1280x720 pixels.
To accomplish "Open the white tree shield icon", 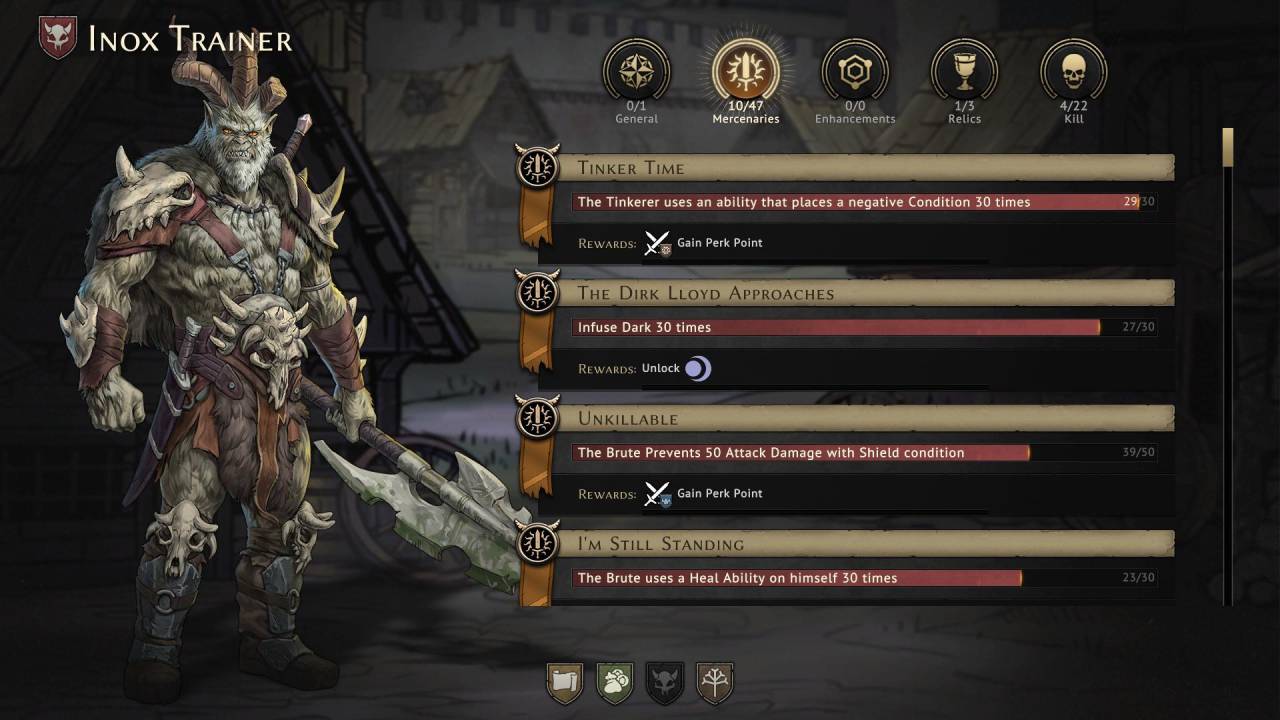I will pyautogui.click(x=715, y=683).
